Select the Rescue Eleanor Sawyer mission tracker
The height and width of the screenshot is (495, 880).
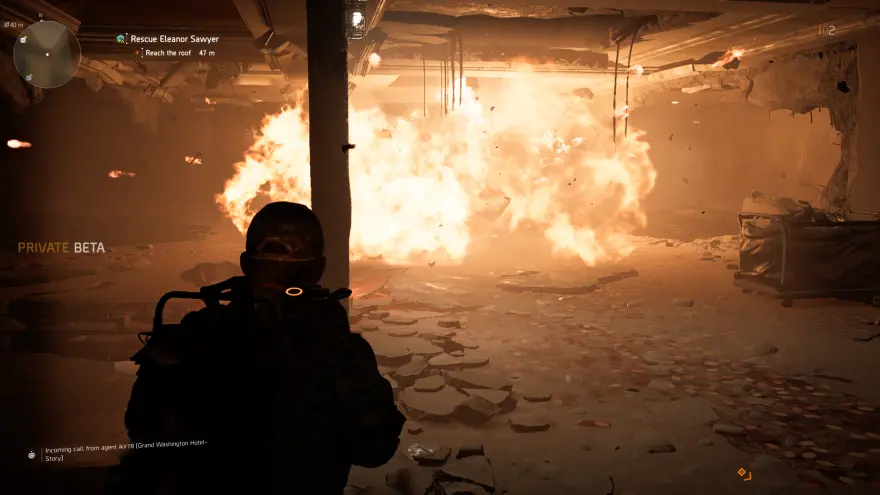pyautogui.click(x=174, y=39)
